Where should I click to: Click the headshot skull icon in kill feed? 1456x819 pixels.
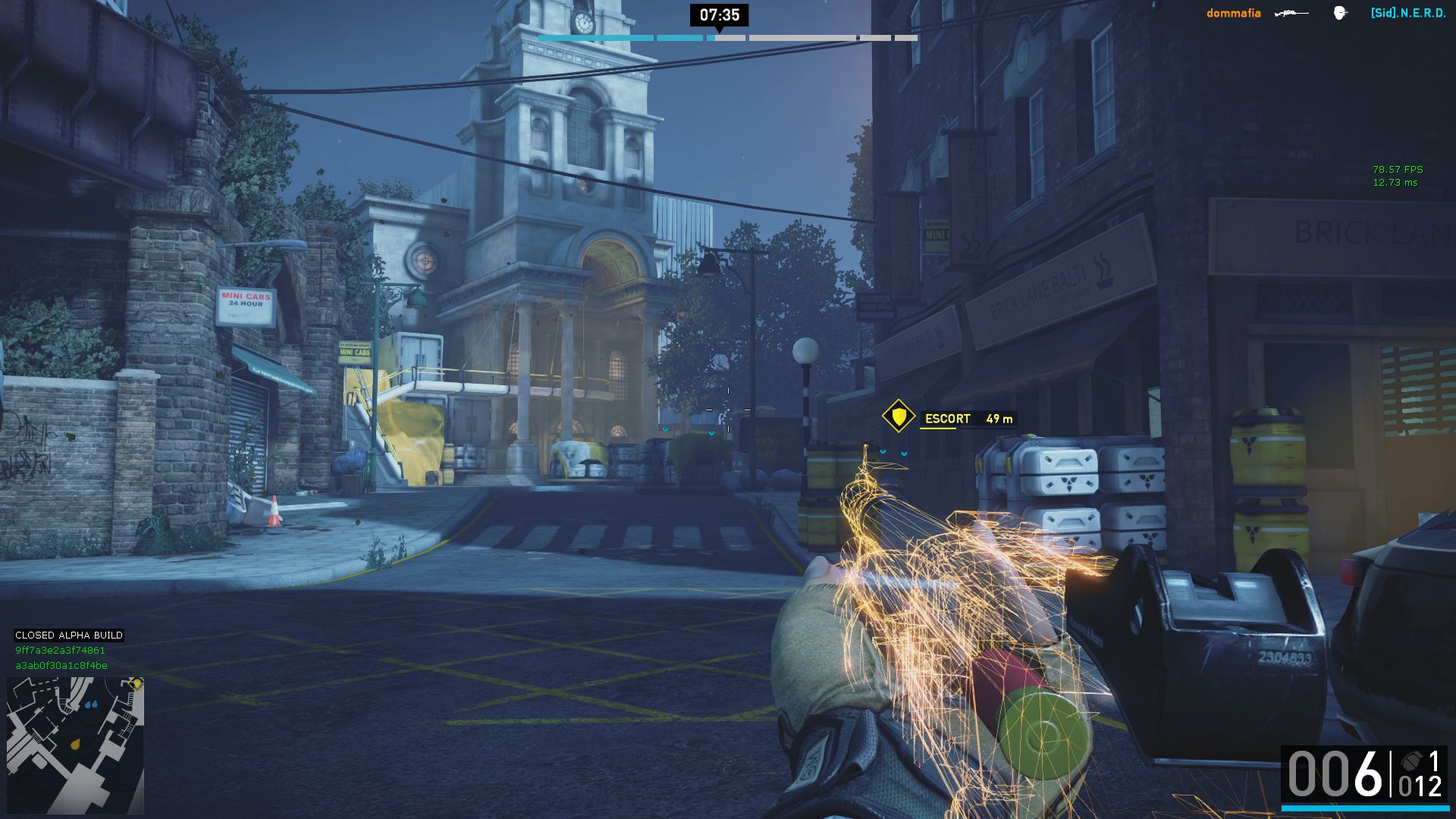coord(1340,13)
